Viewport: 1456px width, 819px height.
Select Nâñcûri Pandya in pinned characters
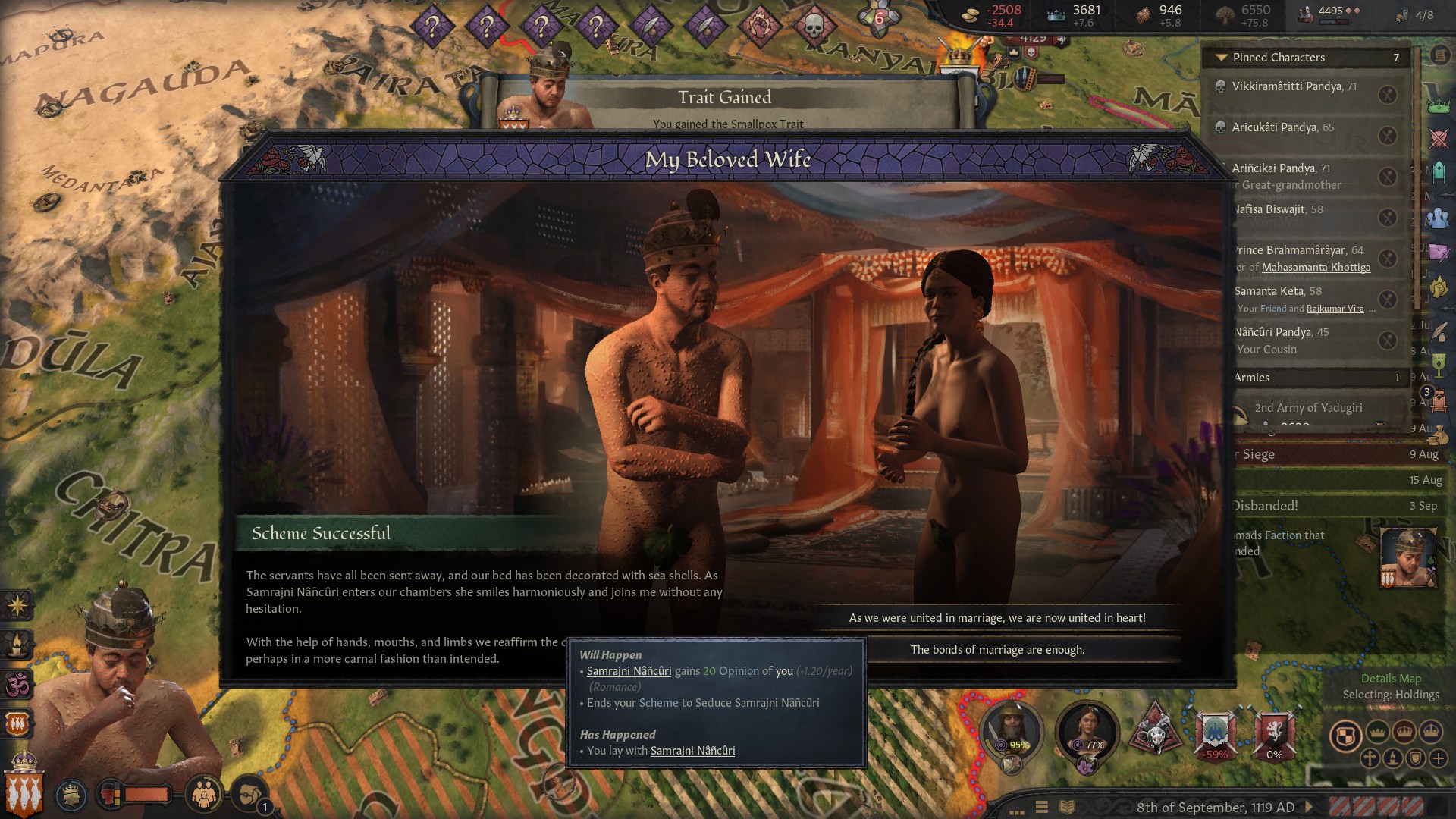point(1282,332)
